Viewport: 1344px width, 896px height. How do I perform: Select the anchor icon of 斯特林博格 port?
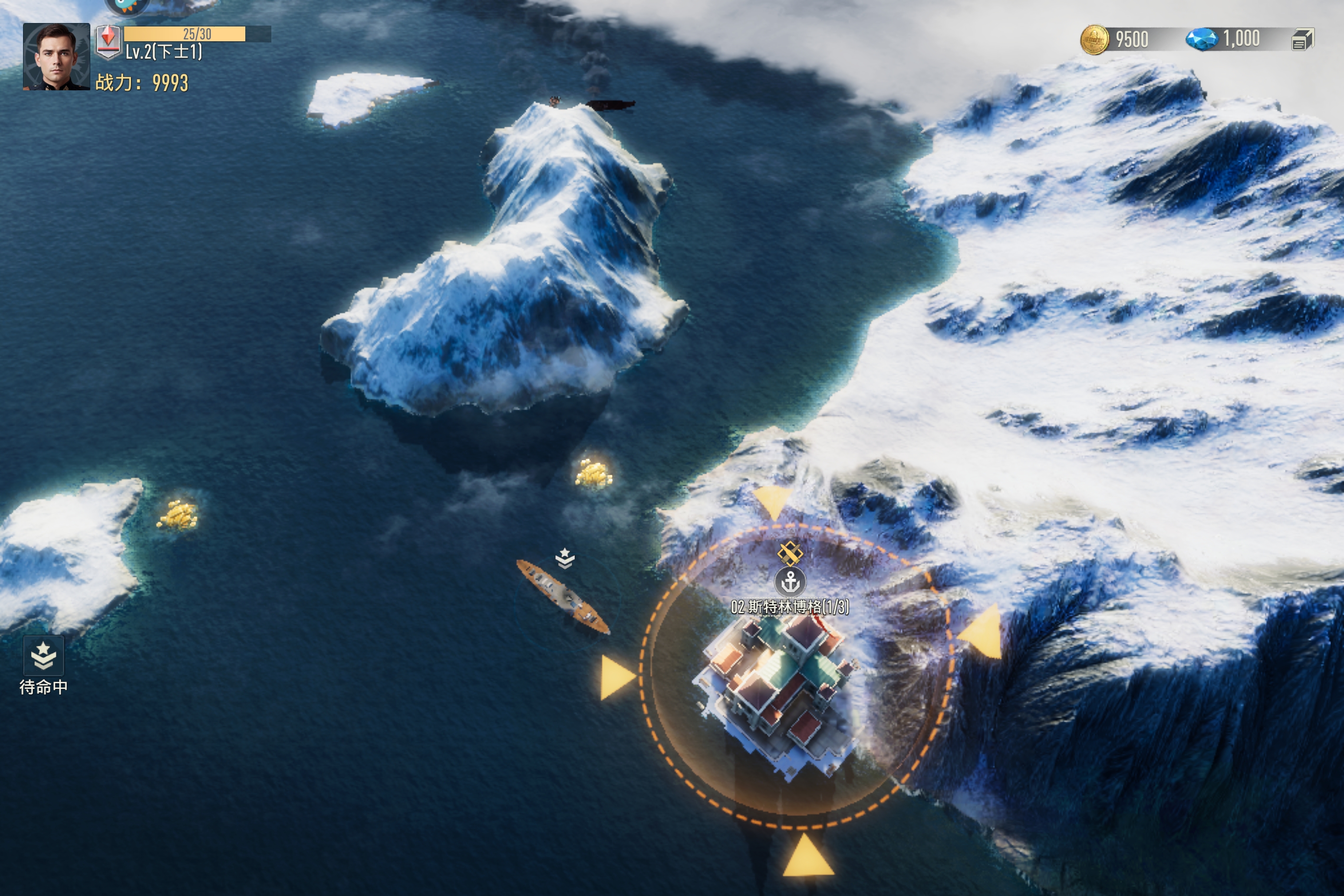(790, 582)
